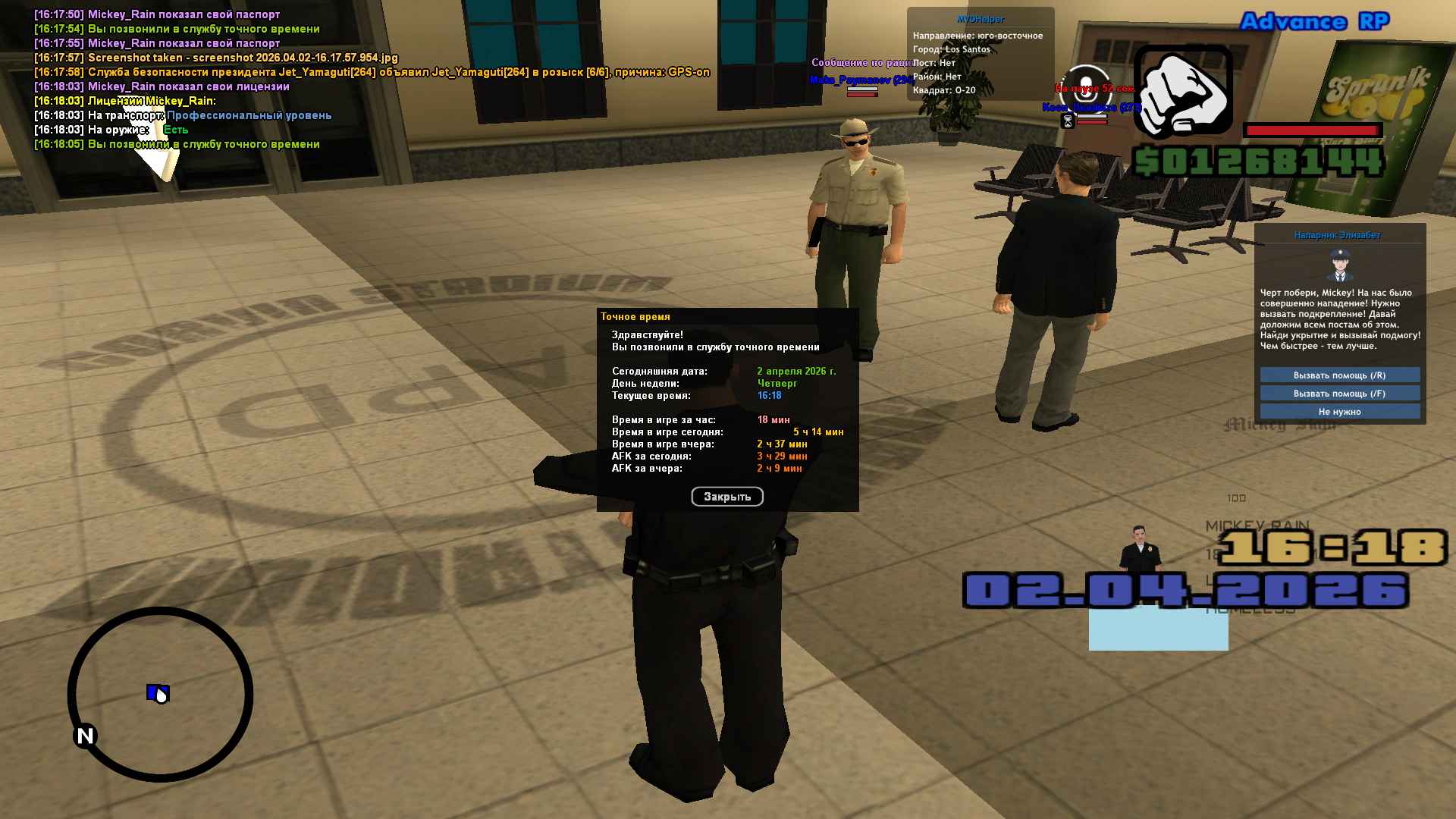This screenshot has height=819, width=1456.
Task: Click the MVDHelper info panel
Action: (x=980, y=55)
